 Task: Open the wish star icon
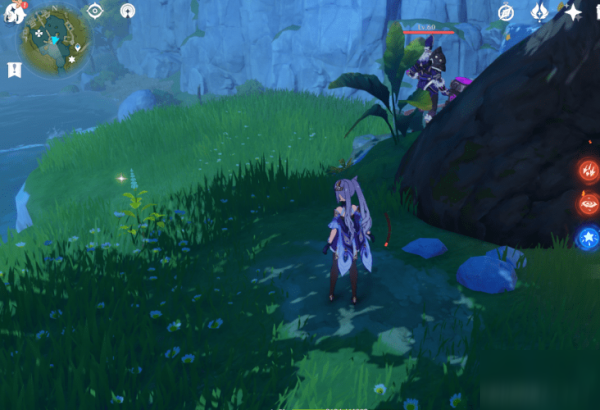coord(573,12)
